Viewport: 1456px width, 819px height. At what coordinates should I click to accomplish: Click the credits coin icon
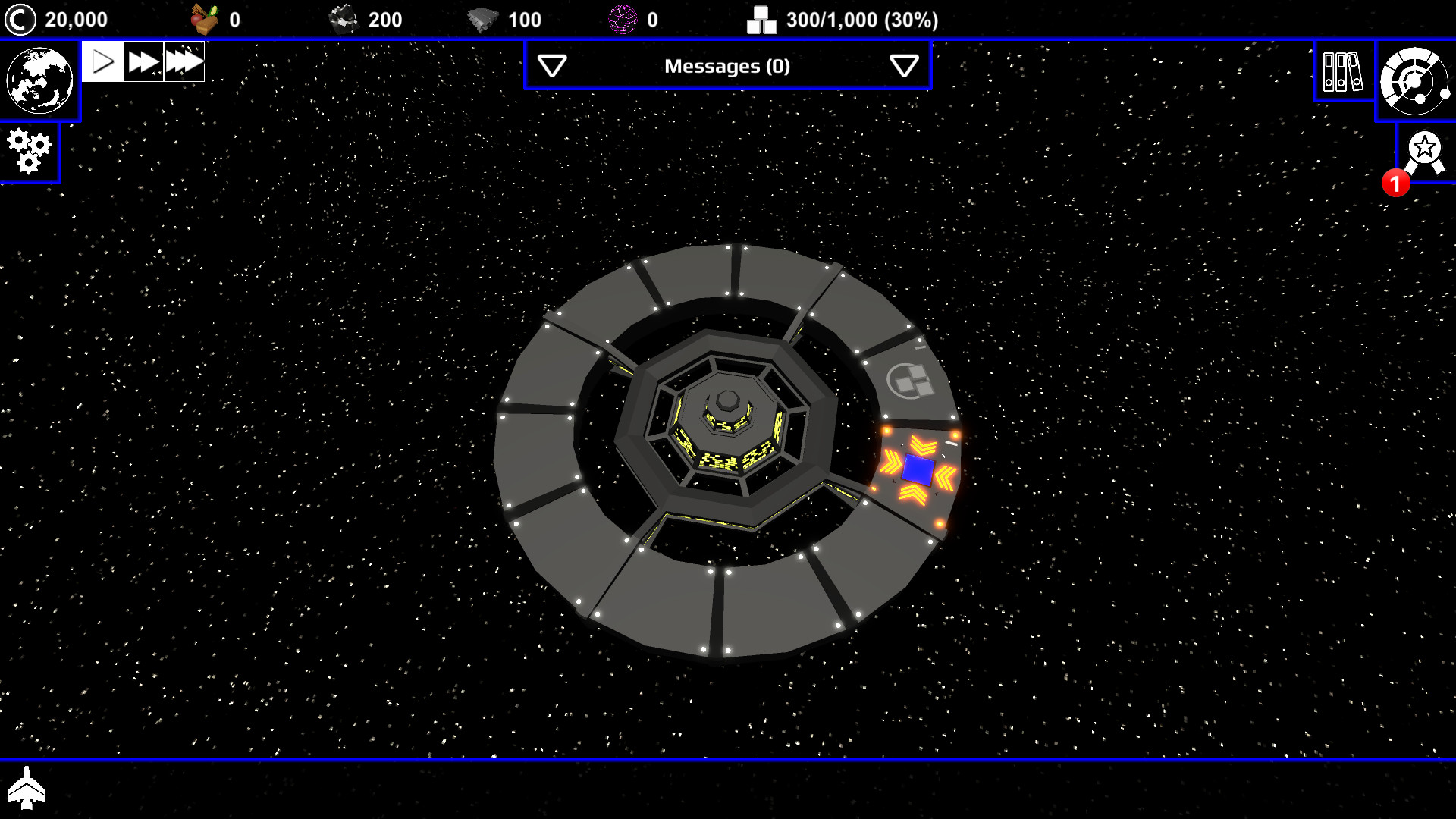(x=20, y=18)
